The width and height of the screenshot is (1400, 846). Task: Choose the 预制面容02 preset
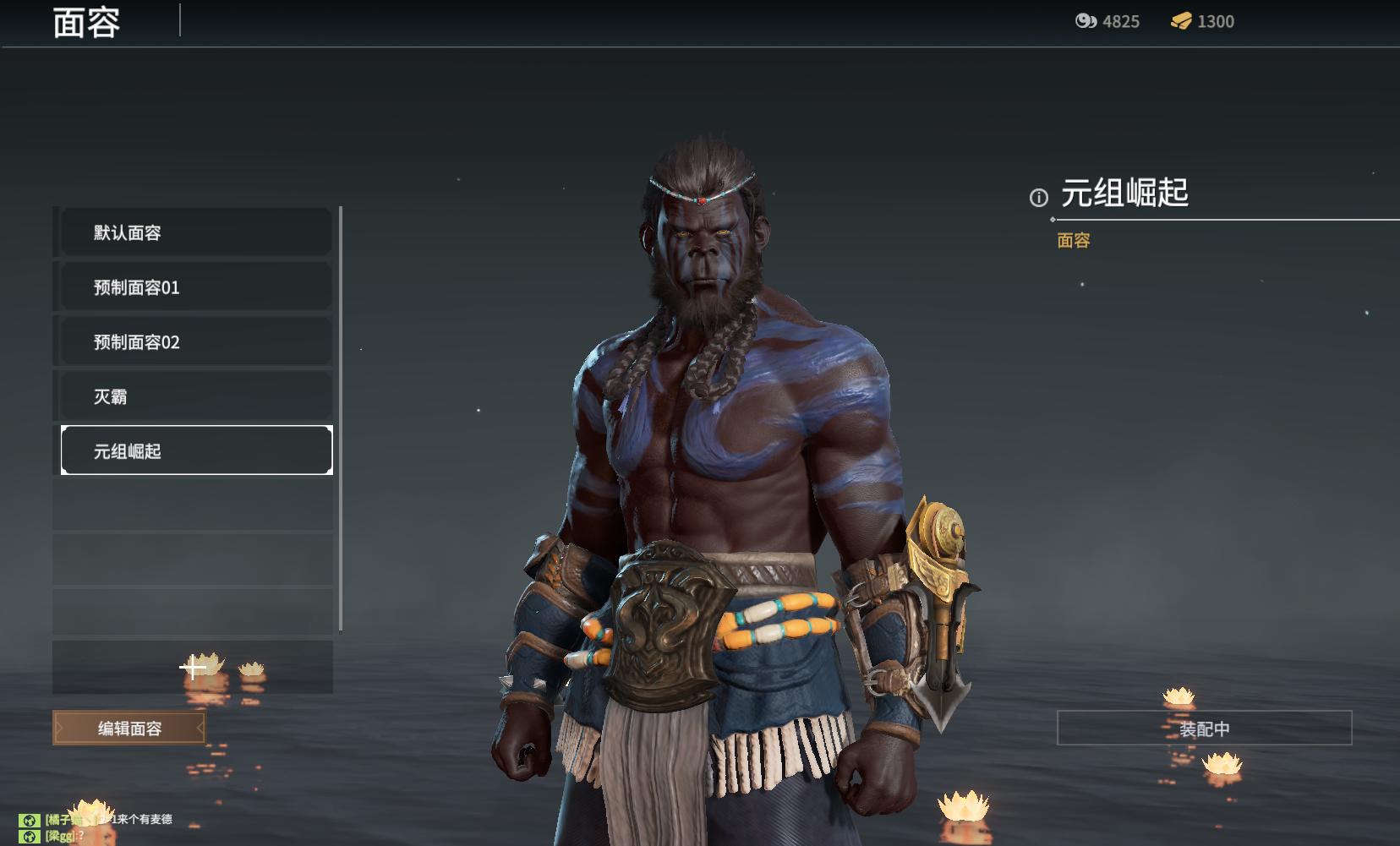pos(196,342)
